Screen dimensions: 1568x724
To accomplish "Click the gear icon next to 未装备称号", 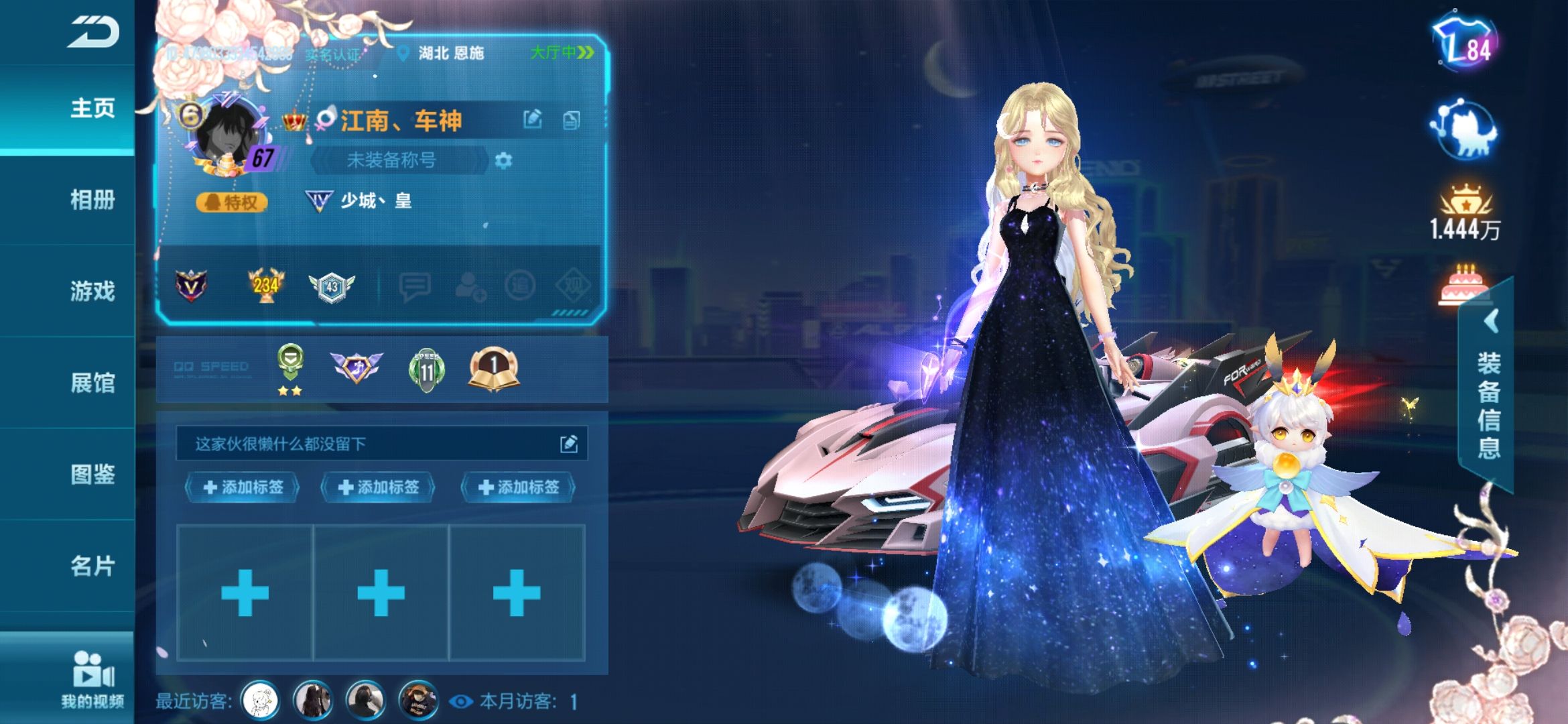I will [x=504, y=161].
